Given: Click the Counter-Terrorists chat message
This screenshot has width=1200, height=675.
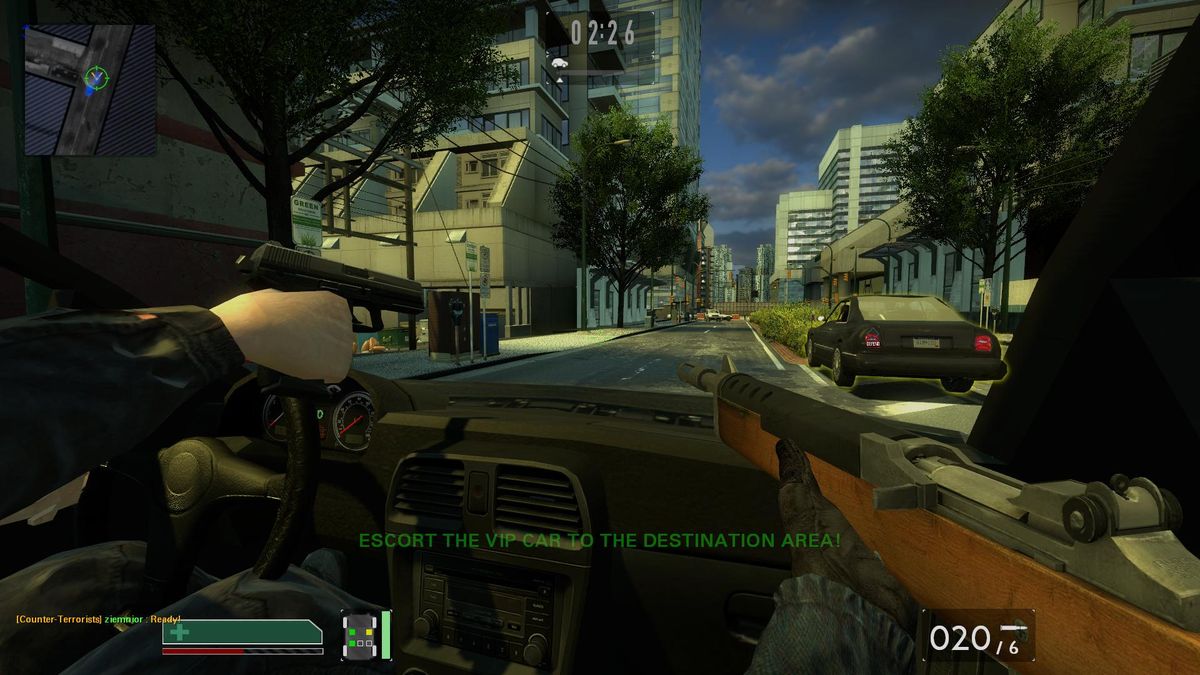Looking at the screenshot, I should tap(98, 620).
